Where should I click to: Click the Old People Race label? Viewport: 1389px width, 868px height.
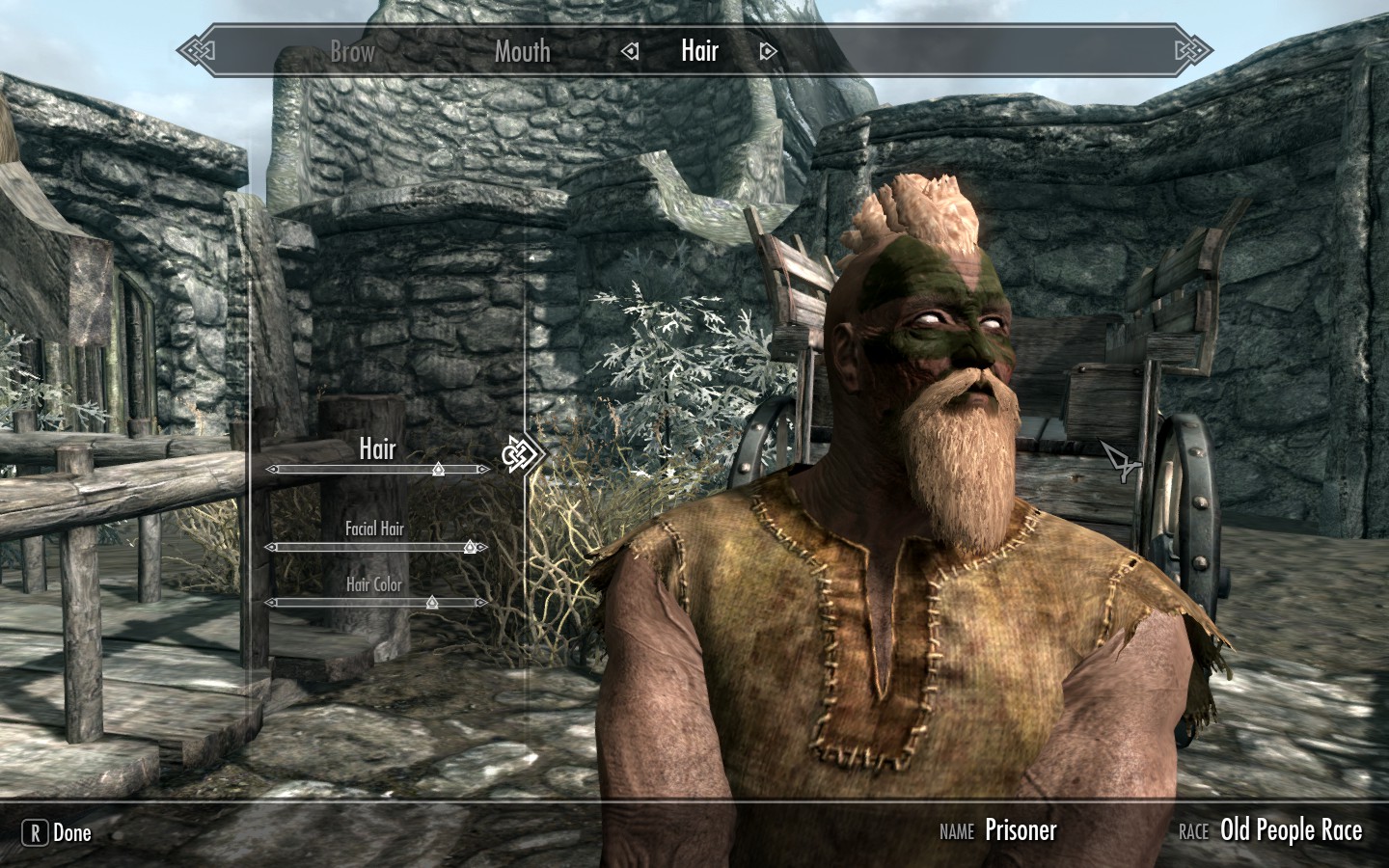[x=1291, y=830]
